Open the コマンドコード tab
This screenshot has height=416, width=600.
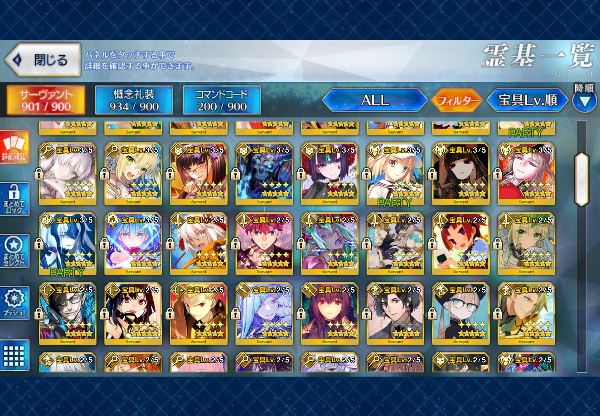click(x=221, y=100)
